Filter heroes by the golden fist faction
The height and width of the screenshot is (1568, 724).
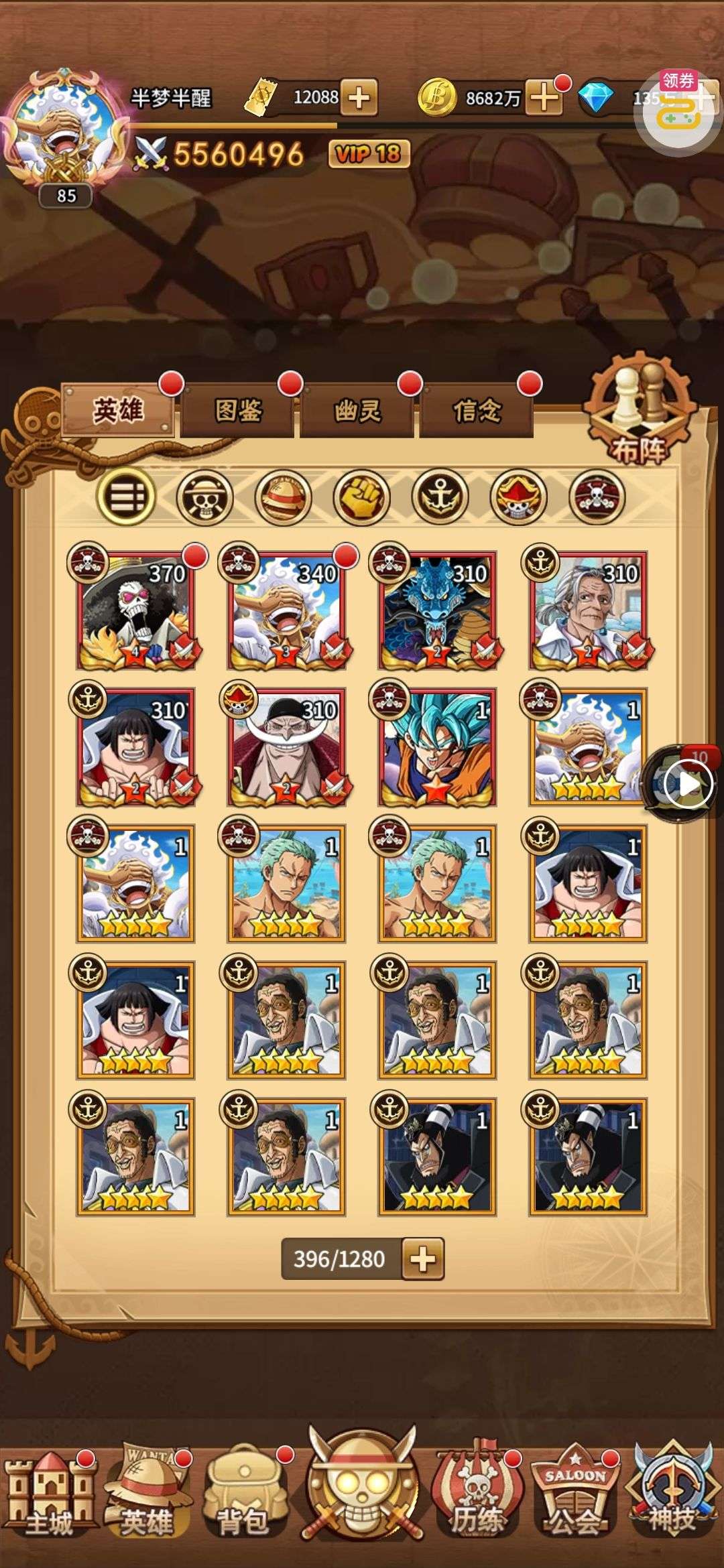[362, 497]
